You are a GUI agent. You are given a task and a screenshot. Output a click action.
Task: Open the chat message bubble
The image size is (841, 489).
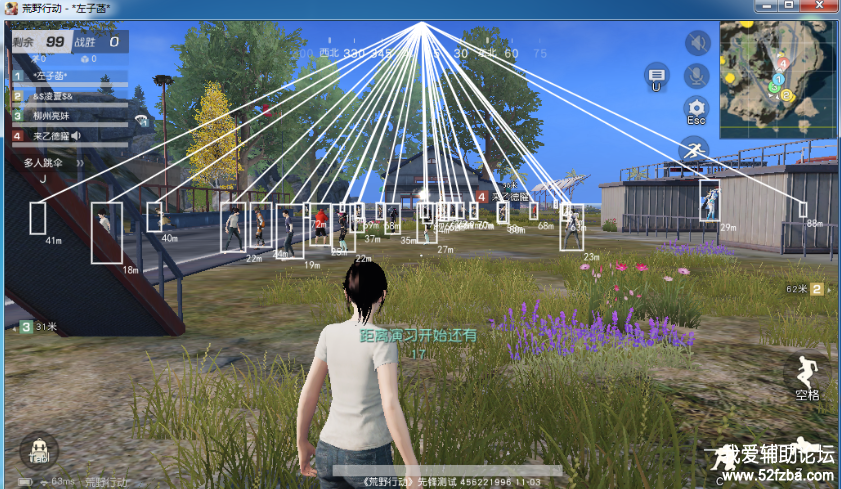point(657,75)
